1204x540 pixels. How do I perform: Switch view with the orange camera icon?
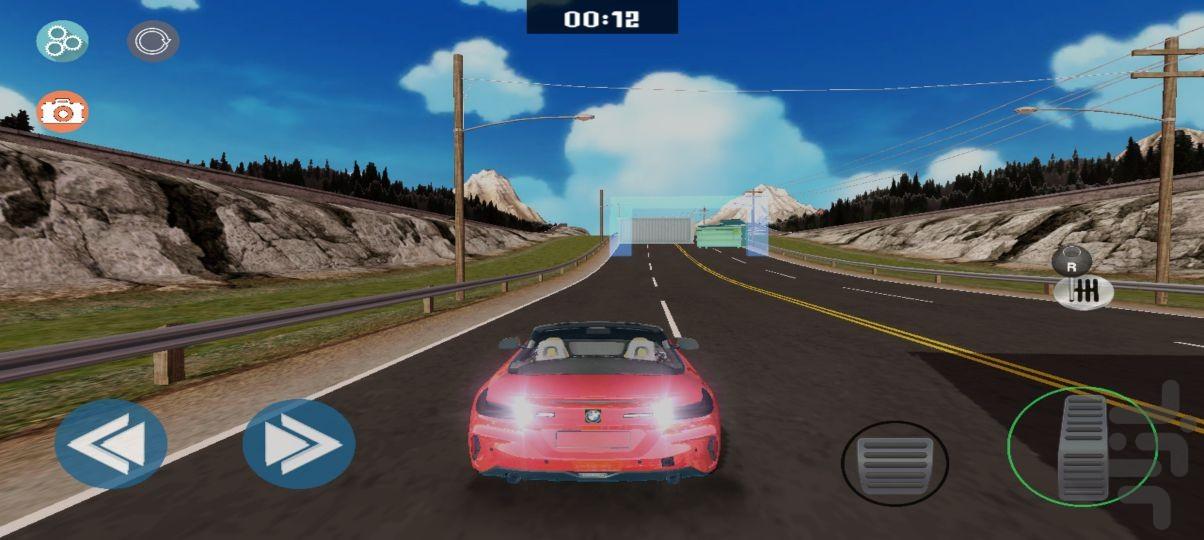tap(62, 111)
